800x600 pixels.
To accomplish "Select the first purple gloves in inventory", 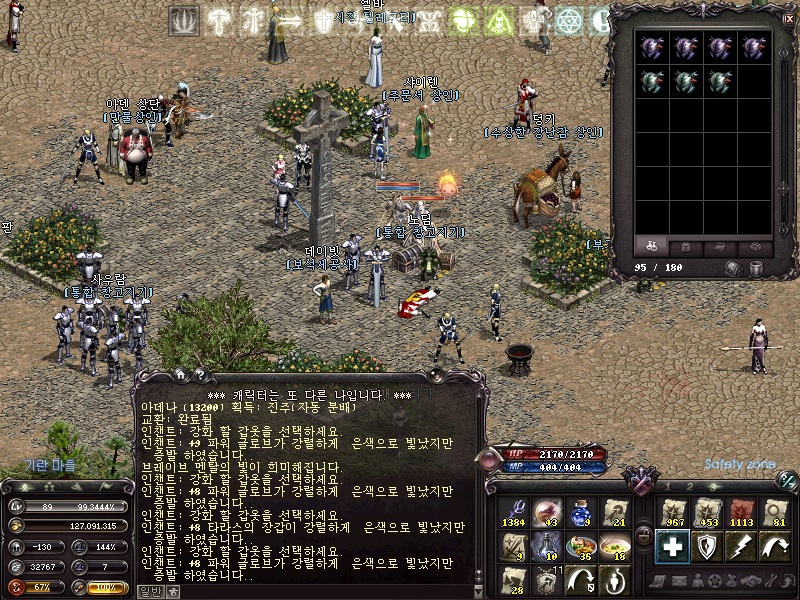I will click(x=651, y=47).
